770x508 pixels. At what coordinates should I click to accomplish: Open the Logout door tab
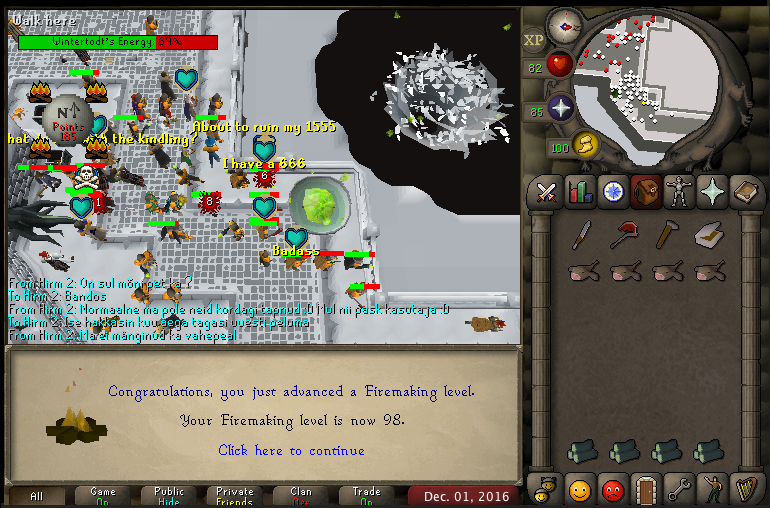tap(645, 489)
